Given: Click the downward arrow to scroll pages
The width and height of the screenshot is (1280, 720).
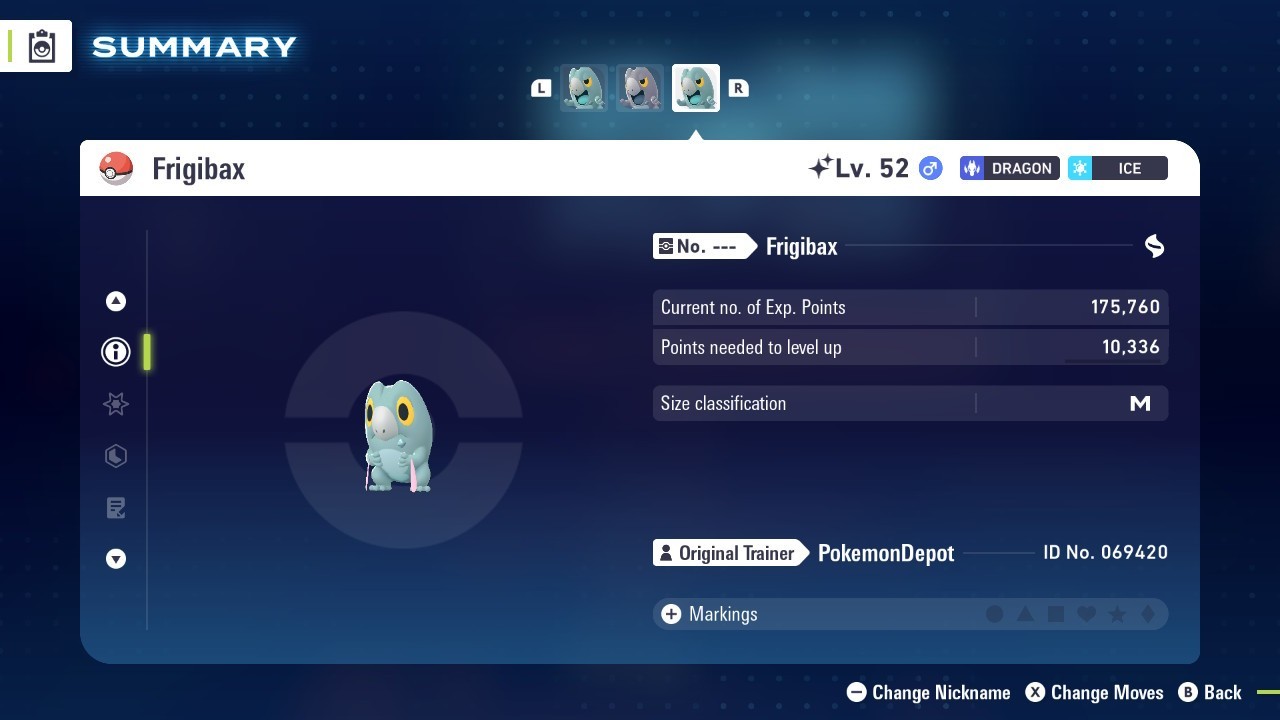Looking at the screenshot, I should pos(115,559).
